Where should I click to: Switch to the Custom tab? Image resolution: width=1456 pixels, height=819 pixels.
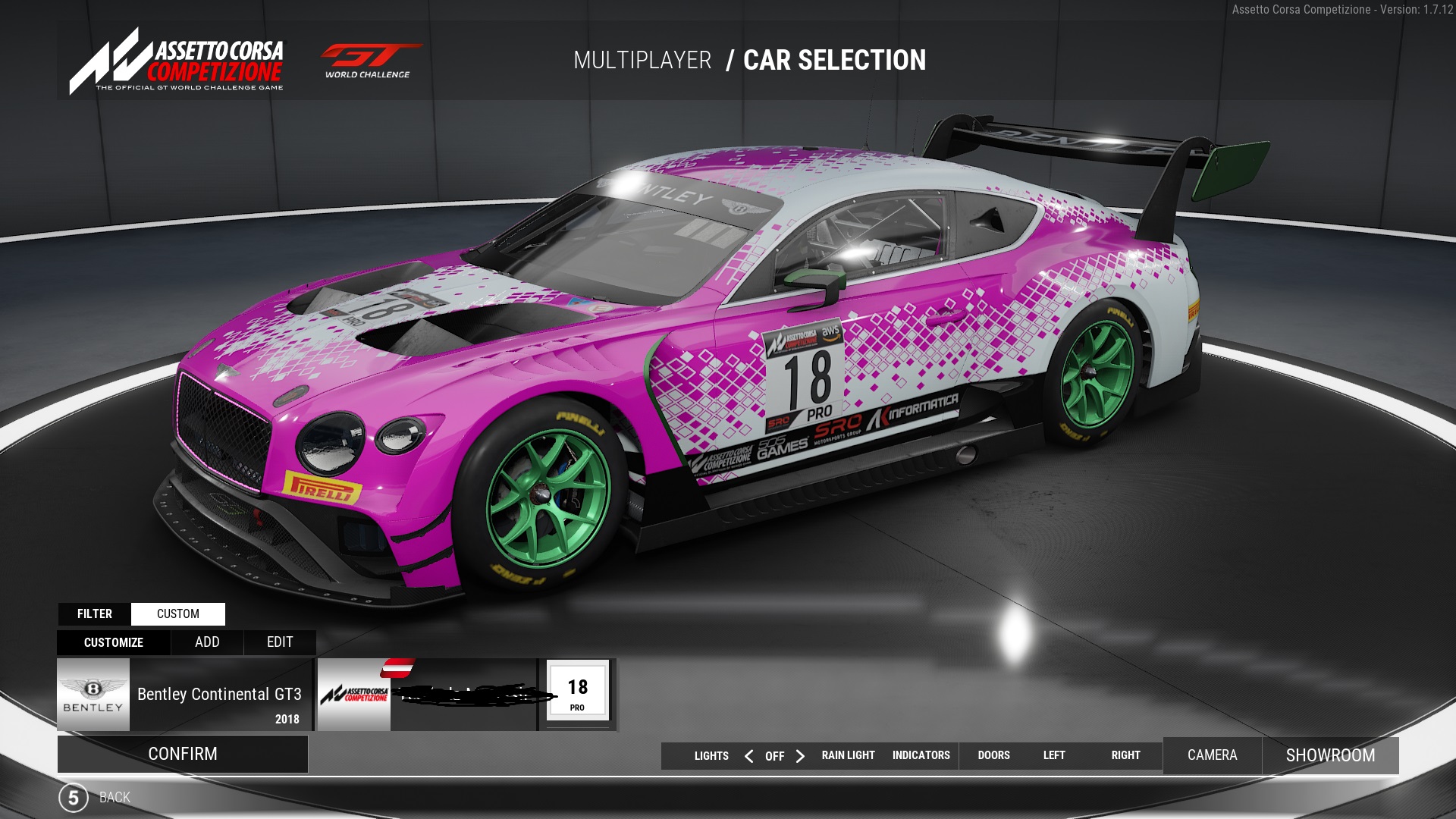coord(178,613)
